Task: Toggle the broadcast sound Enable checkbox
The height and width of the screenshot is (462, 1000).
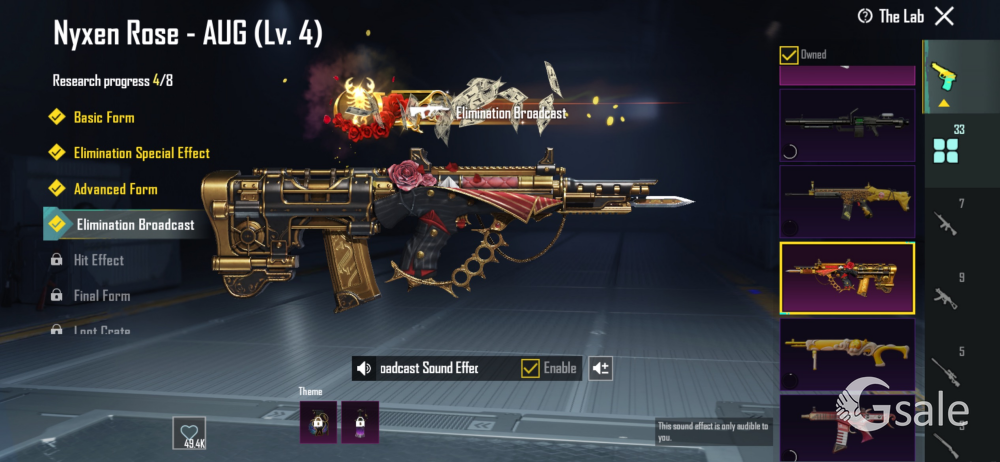Action: coord(531,369)
